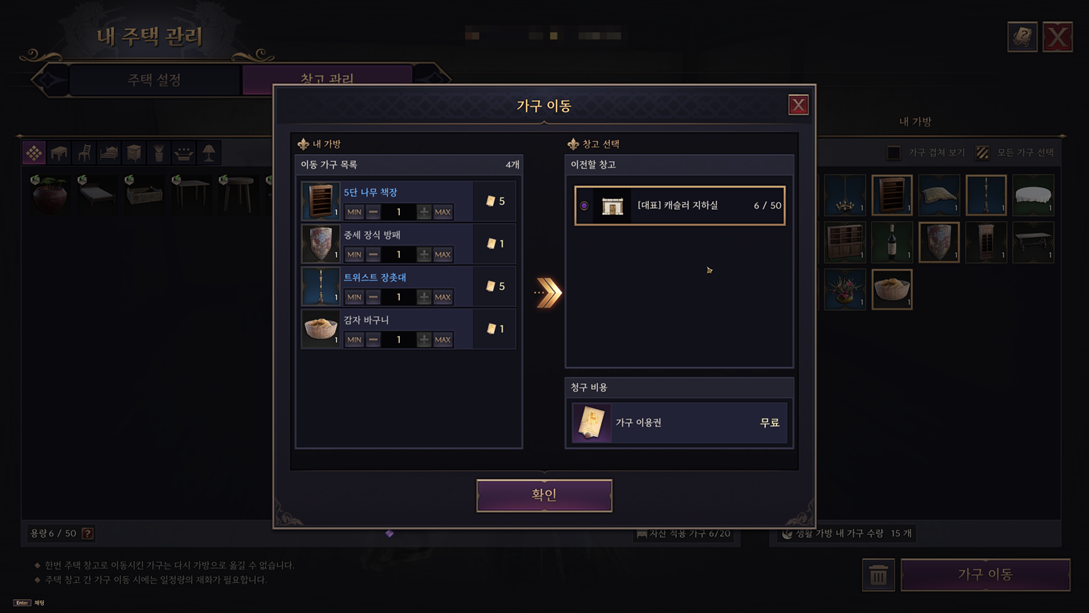Click the 가구 이동 button at bottom right
This screenshot has height=613, width=1089.
click(x=985, y=574)
